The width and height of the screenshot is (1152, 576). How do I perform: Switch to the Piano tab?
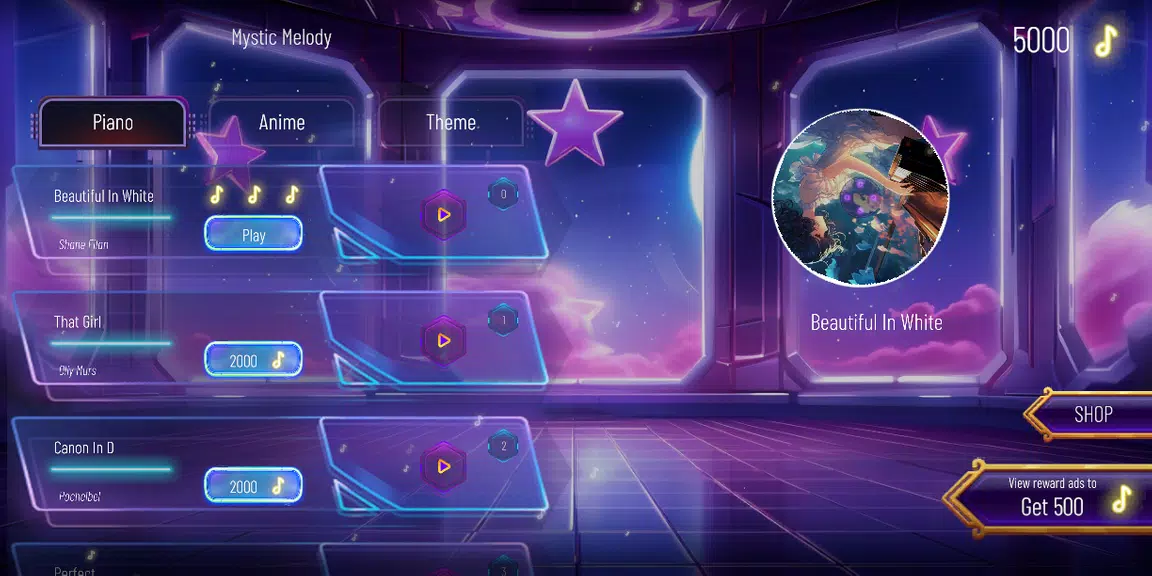(x=112, y=123)
